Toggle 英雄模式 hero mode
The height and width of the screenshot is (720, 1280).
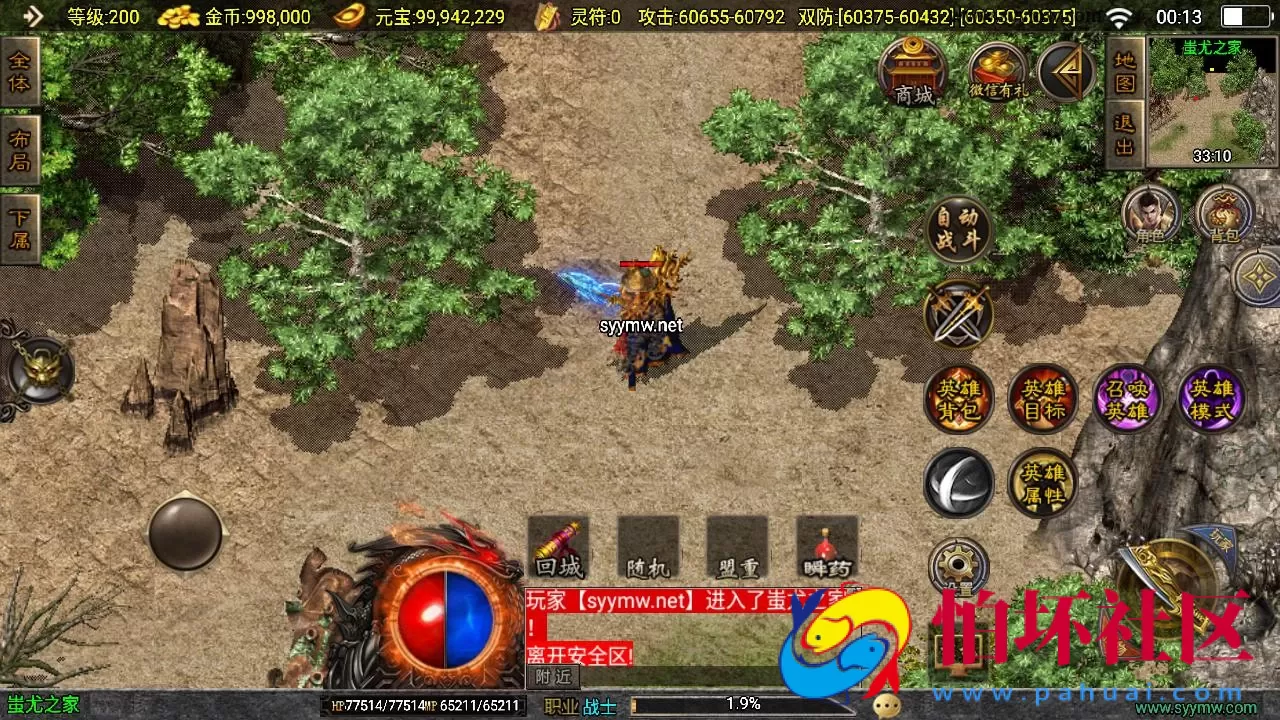pos(1211,398)
